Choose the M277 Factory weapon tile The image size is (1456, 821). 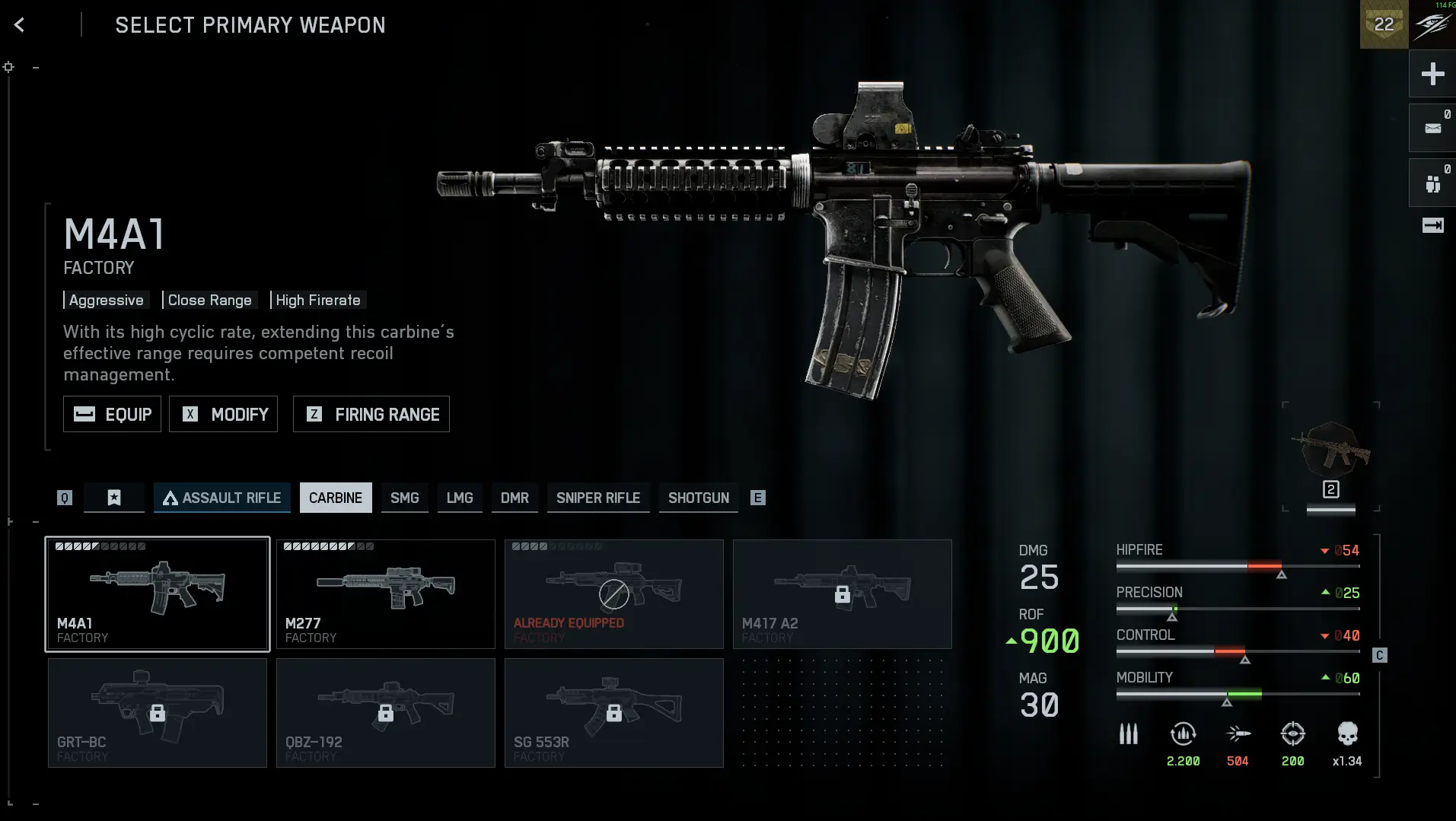click(x=386, y=594)
